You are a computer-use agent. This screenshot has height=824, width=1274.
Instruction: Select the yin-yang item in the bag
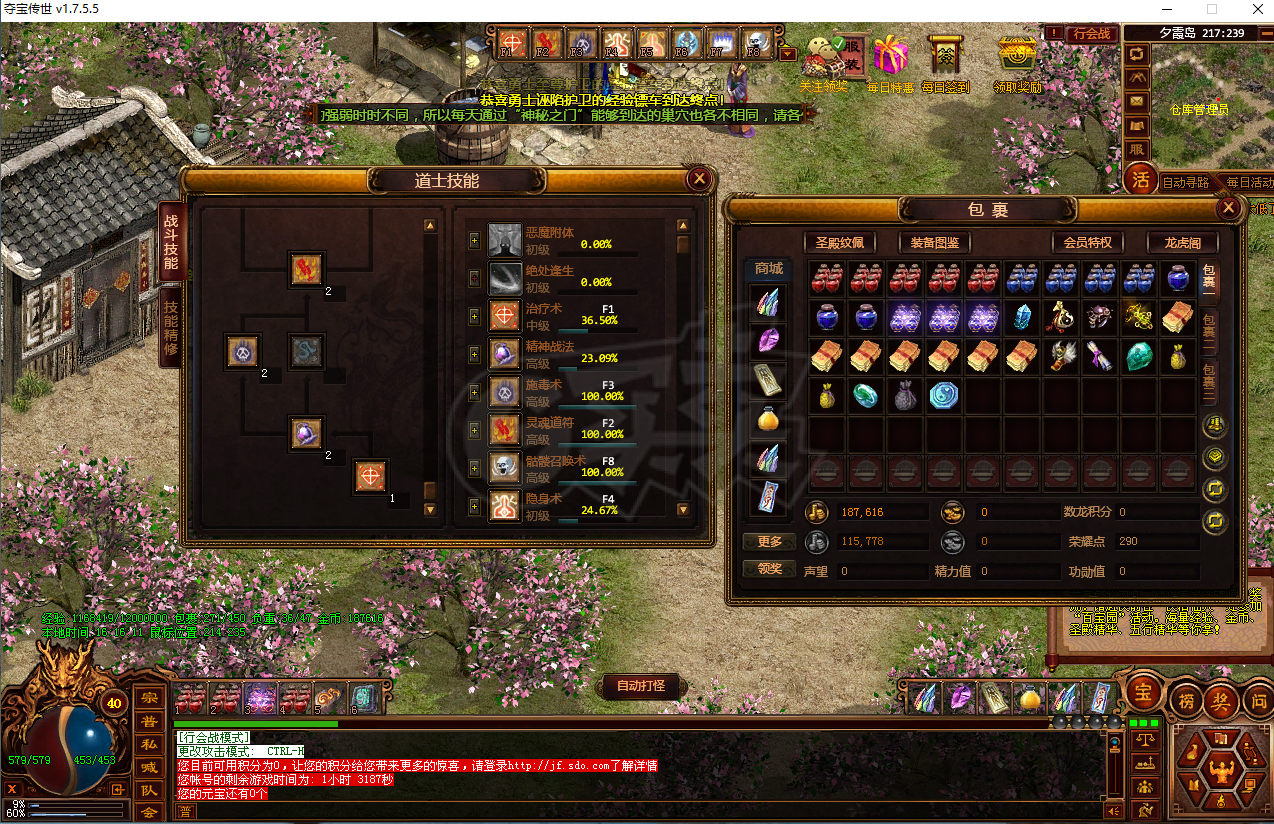pyautogui.click(x=943, y=395)
